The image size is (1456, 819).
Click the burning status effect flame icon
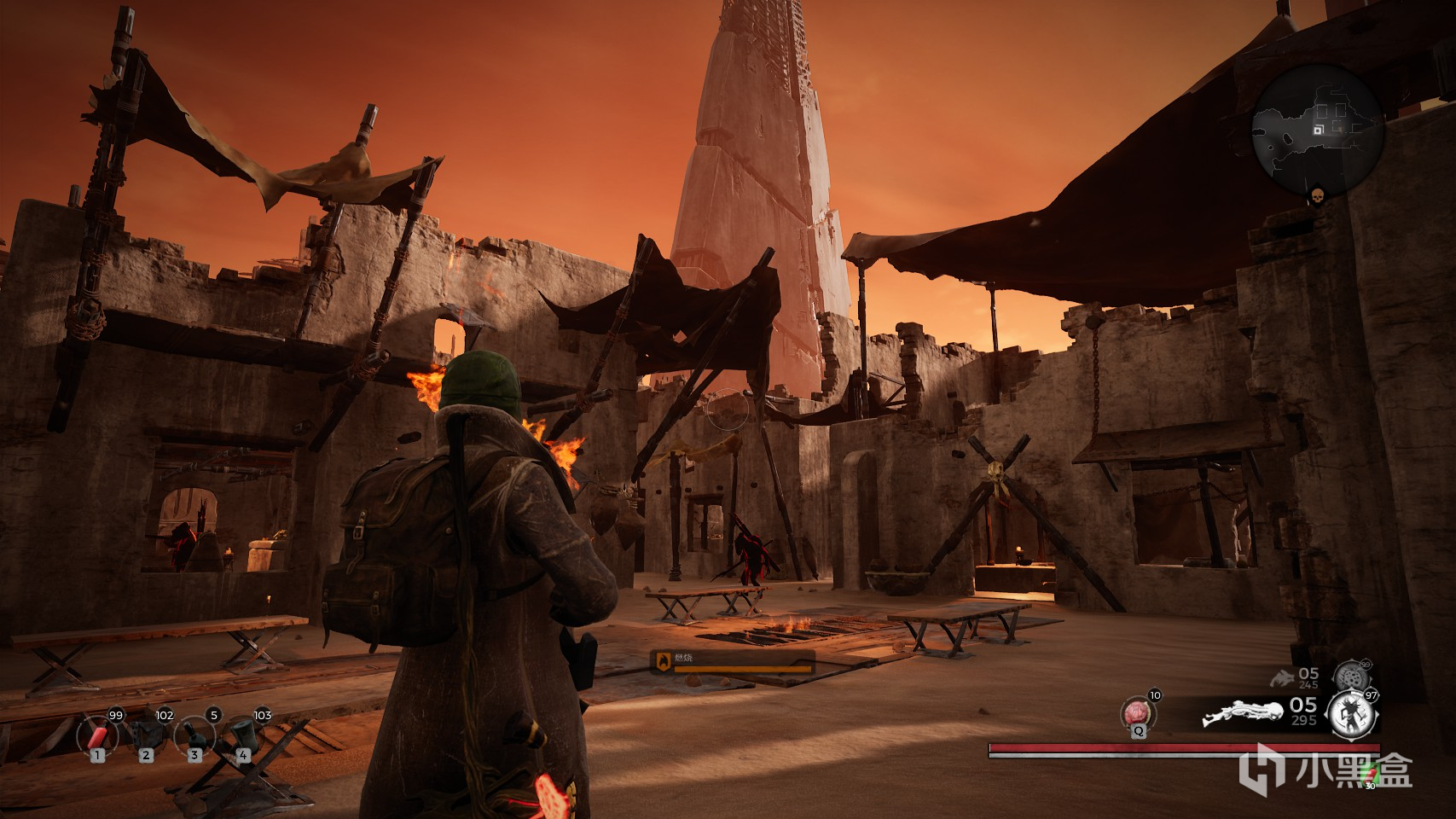click(663, 659)
